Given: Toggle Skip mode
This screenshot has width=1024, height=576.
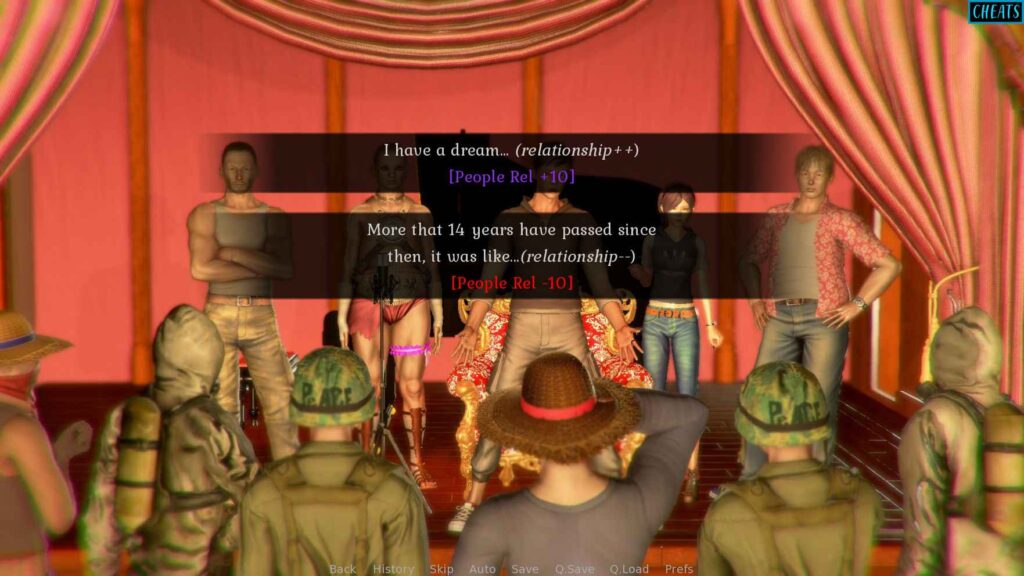Looking at the screenshot, I should tap(441, 569).
